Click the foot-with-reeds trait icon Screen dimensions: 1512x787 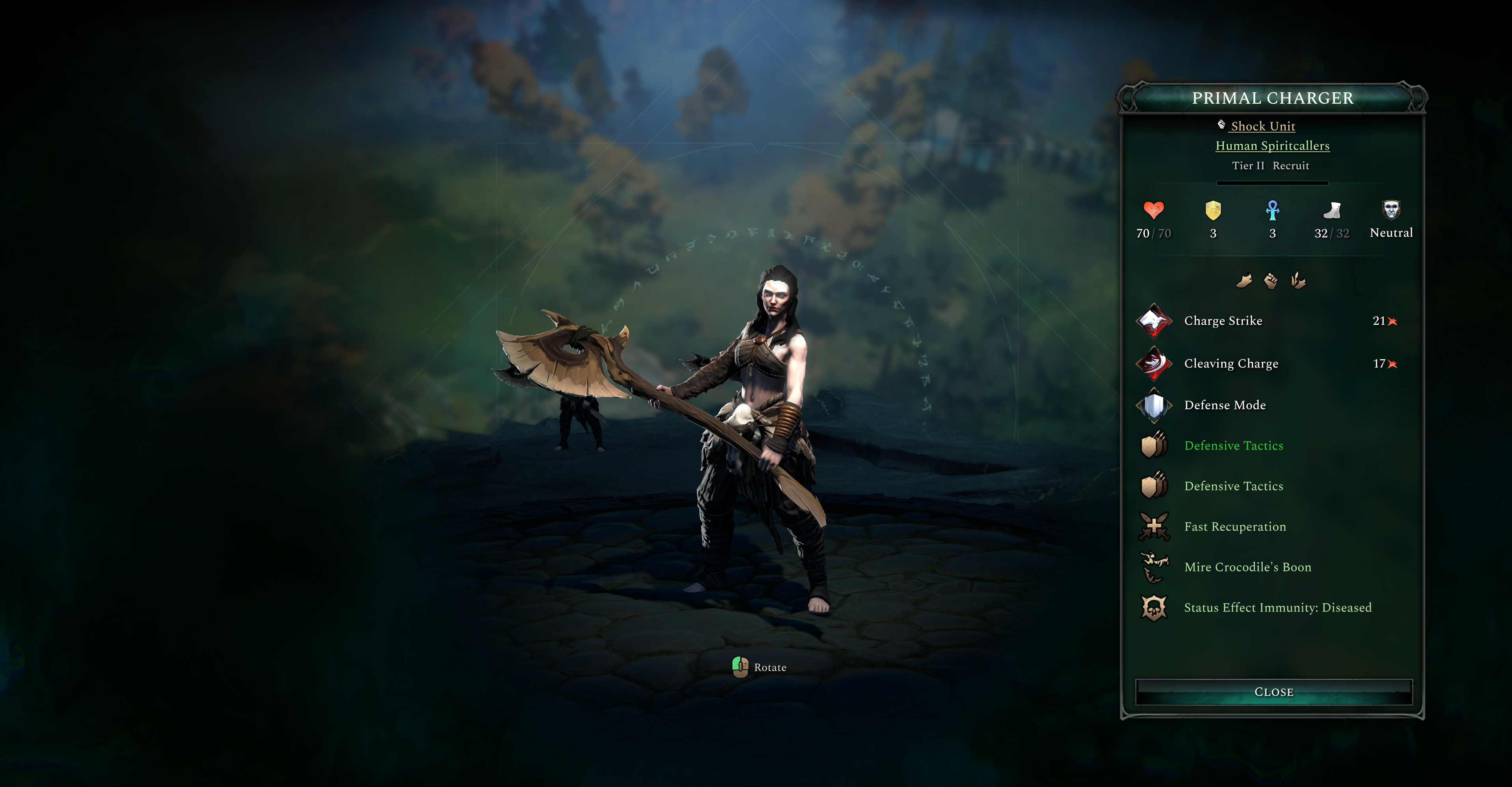coord(1298,281)
